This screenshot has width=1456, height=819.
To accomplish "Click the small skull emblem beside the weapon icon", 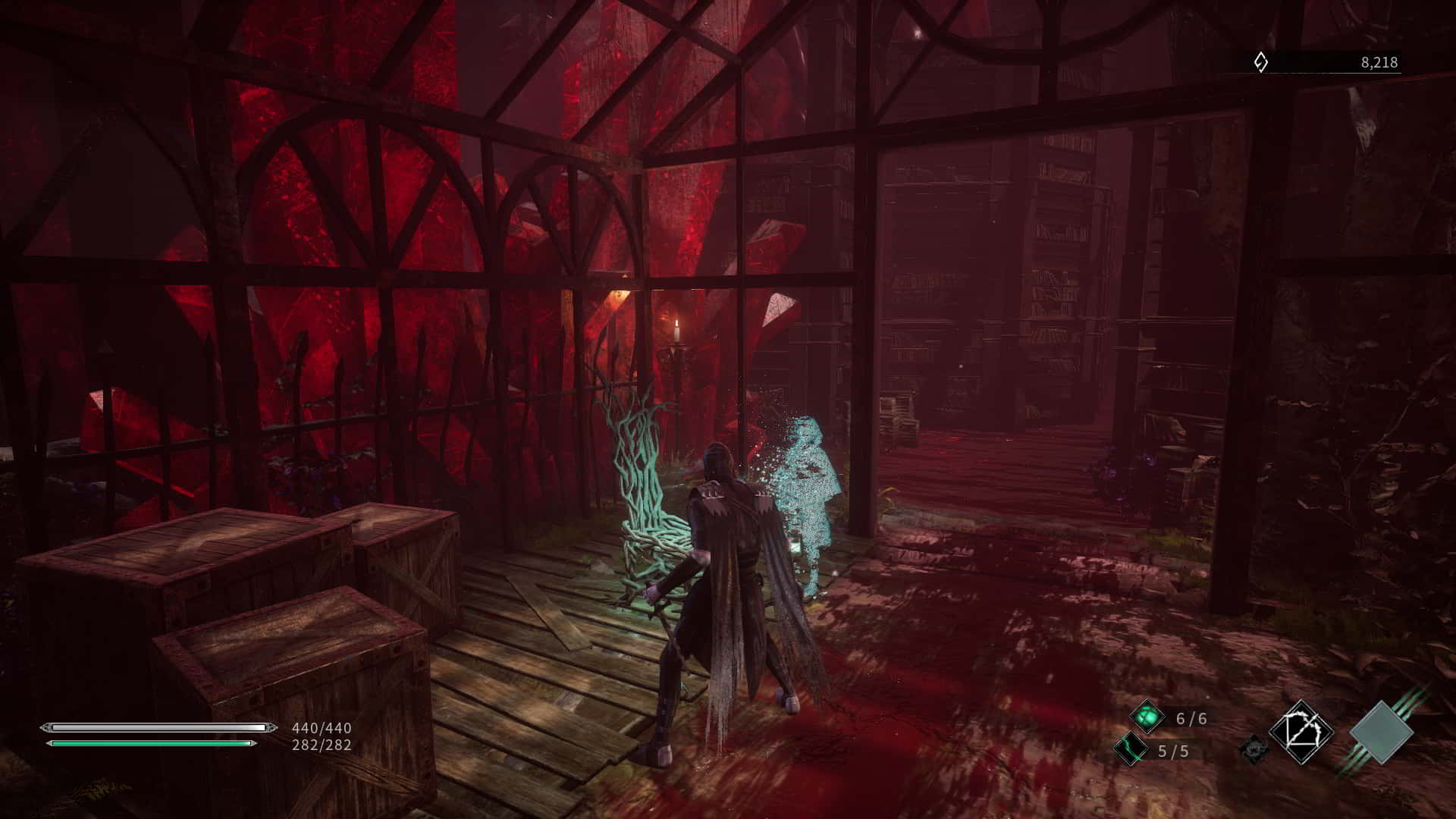I will tap(1255, 748).
